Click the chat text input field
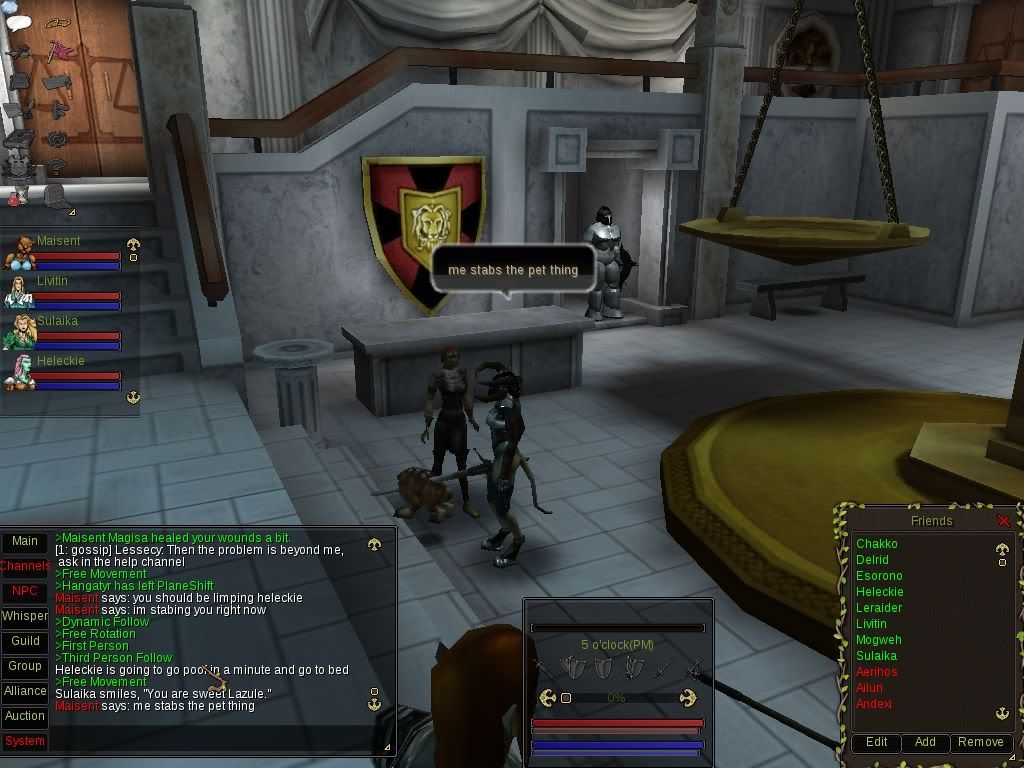Viewport: 1024px width, 768px height. pyautogui.click(x=215, y=741)
